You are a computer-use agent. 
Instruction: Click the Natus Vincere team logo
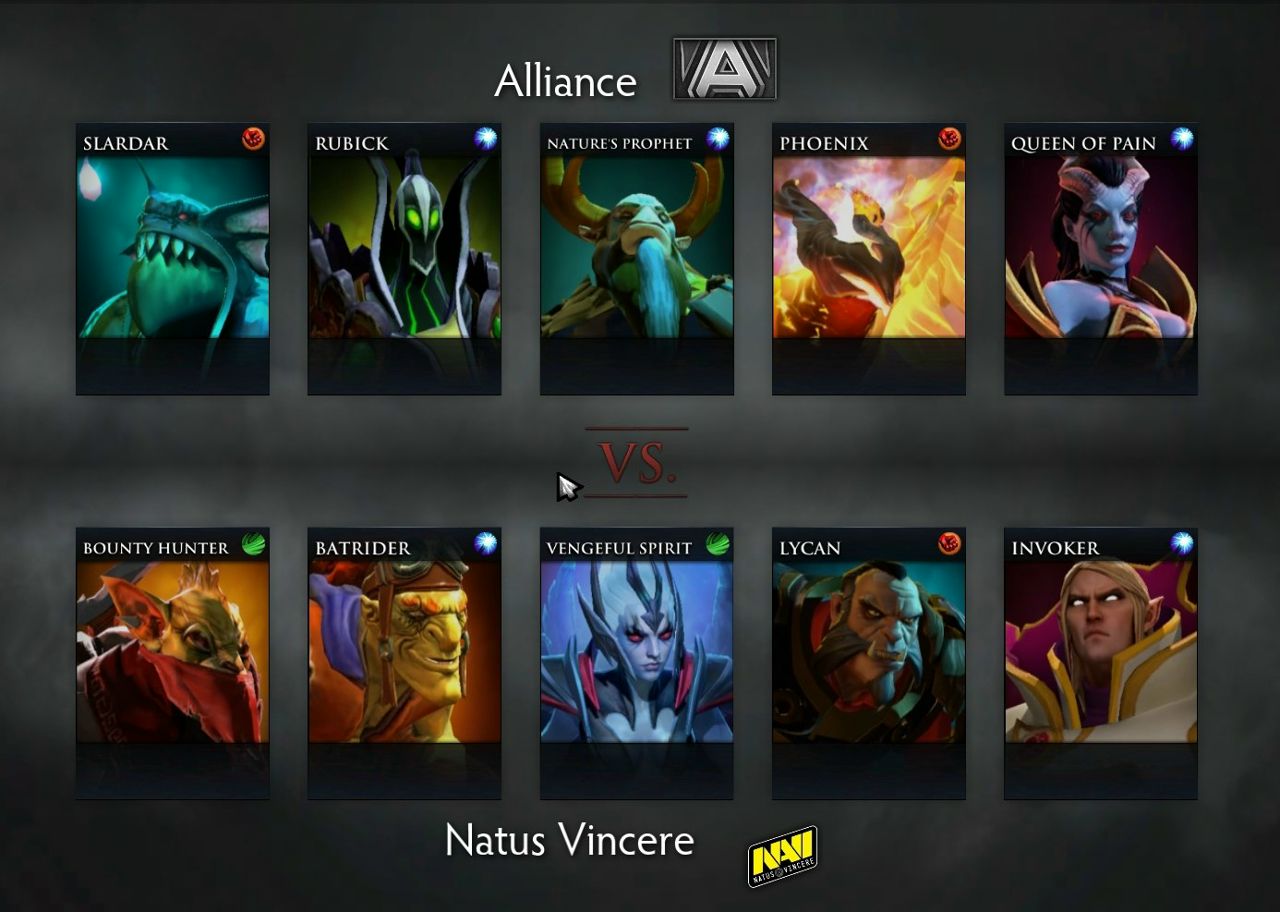pos(783,856)
